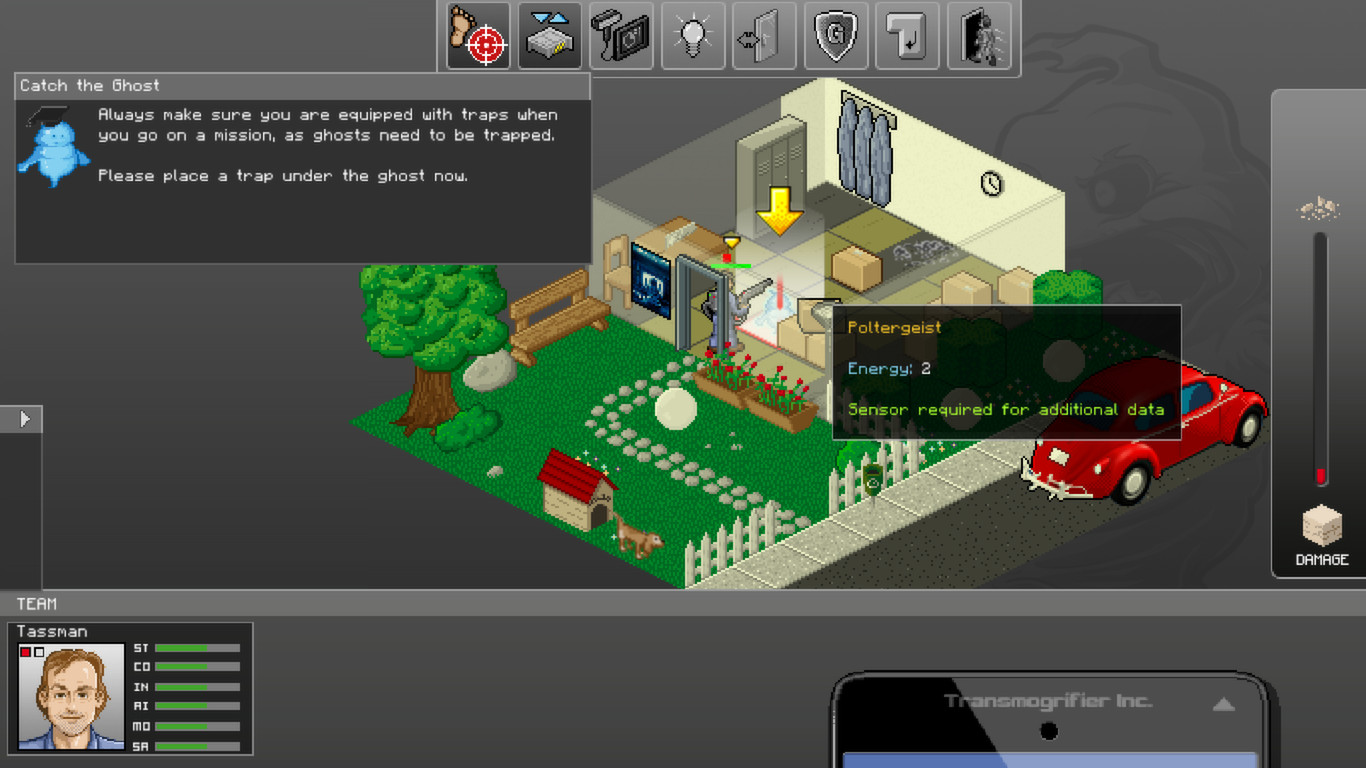Expand the collapsed left sidebar panel
1366x768 pixels.
23,419
